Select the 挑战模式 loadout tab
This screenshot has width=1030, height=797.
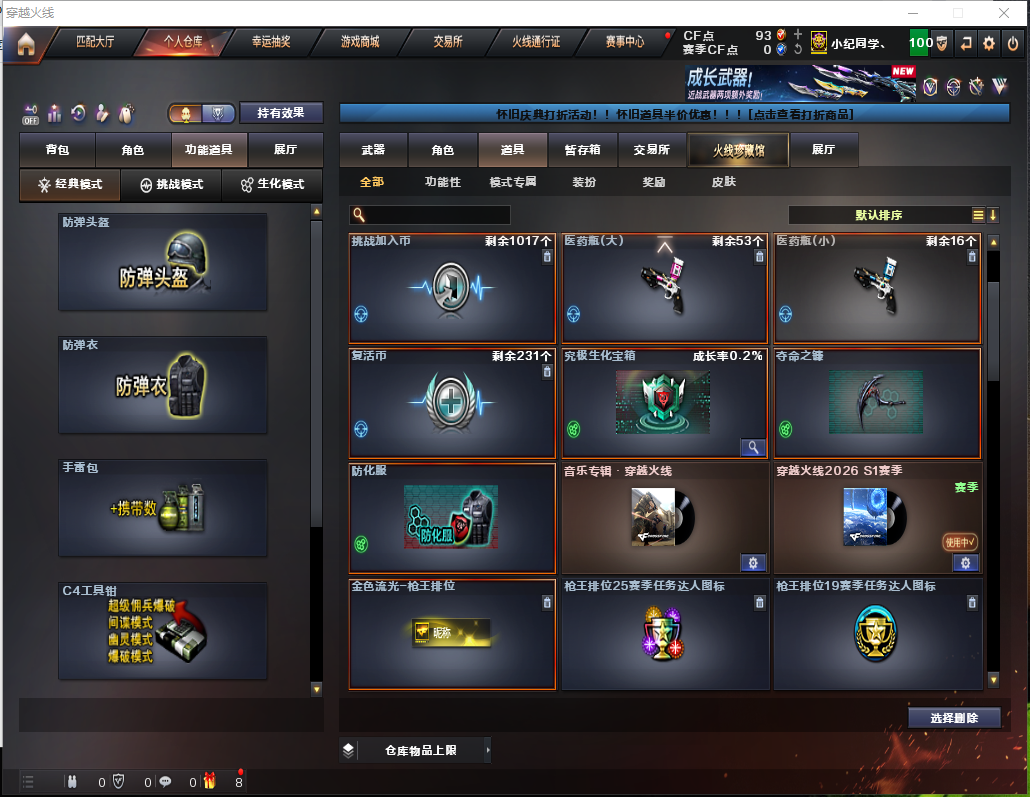[x=171, y=185]
